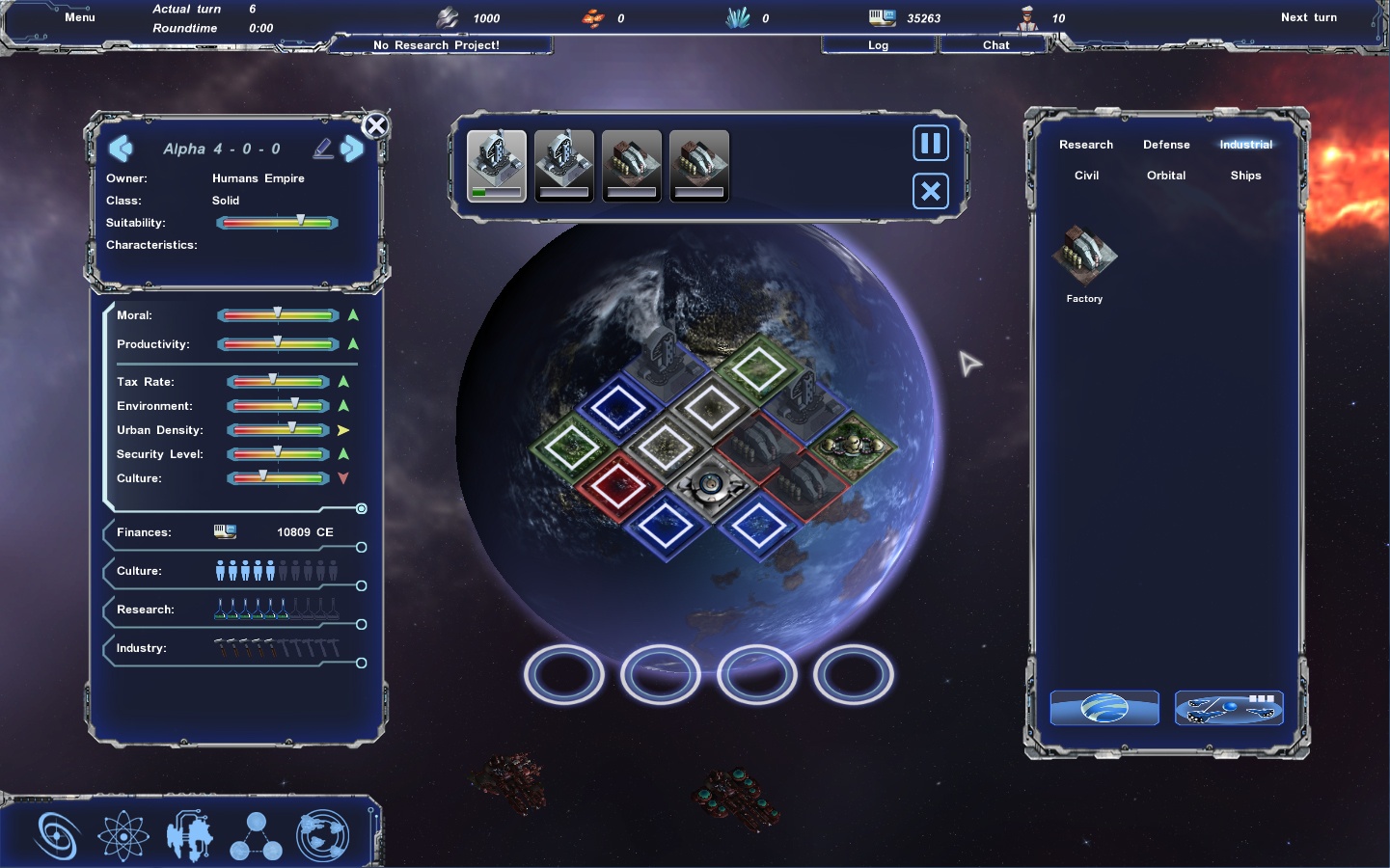Image resolution: width=1390 pixels, height=868 pixels.
Task: Close the Alpha planet info panel
Action: 375,125
